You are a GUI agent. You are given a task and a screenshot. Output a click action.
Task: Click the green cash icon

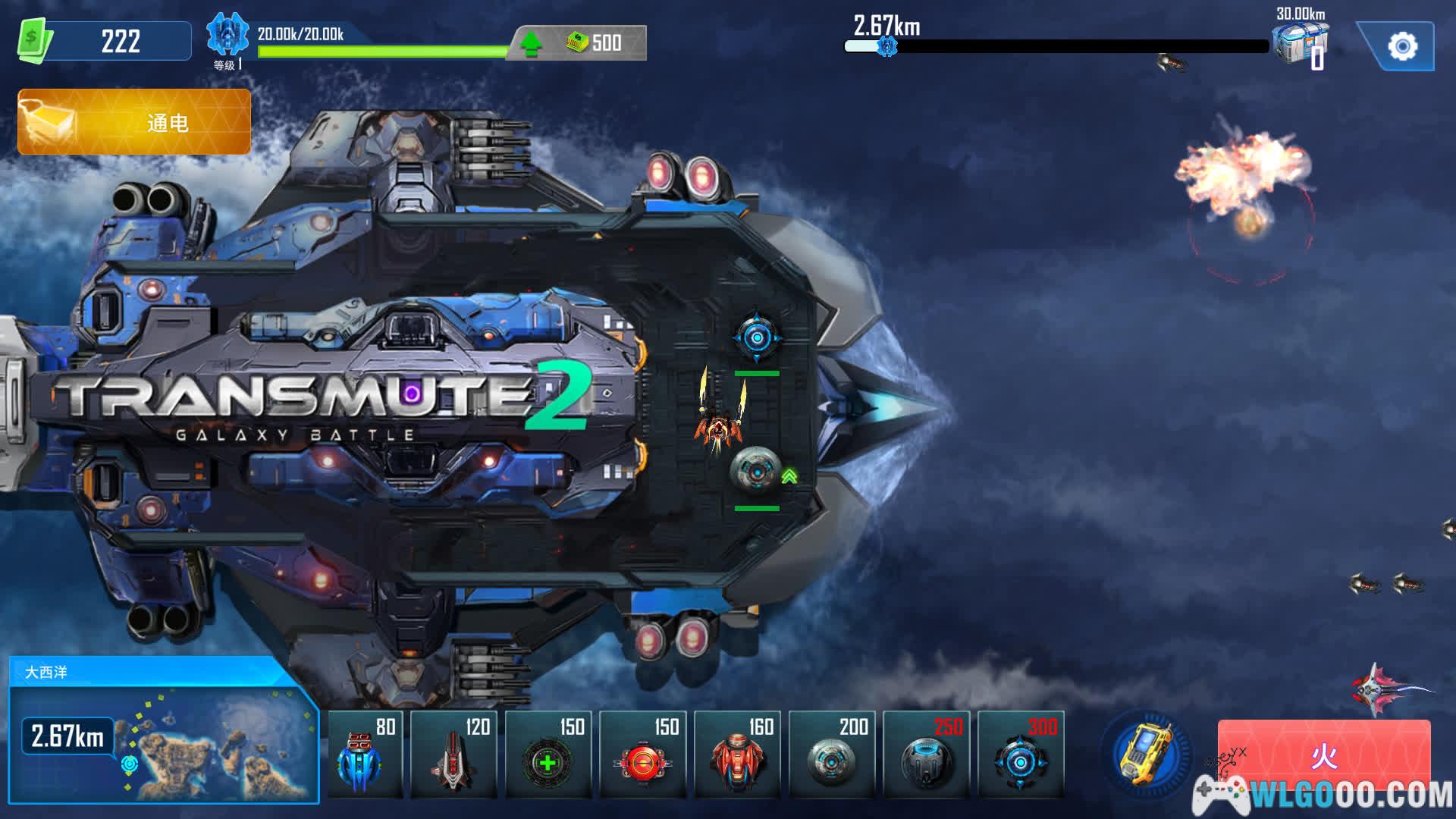(34, 40)
